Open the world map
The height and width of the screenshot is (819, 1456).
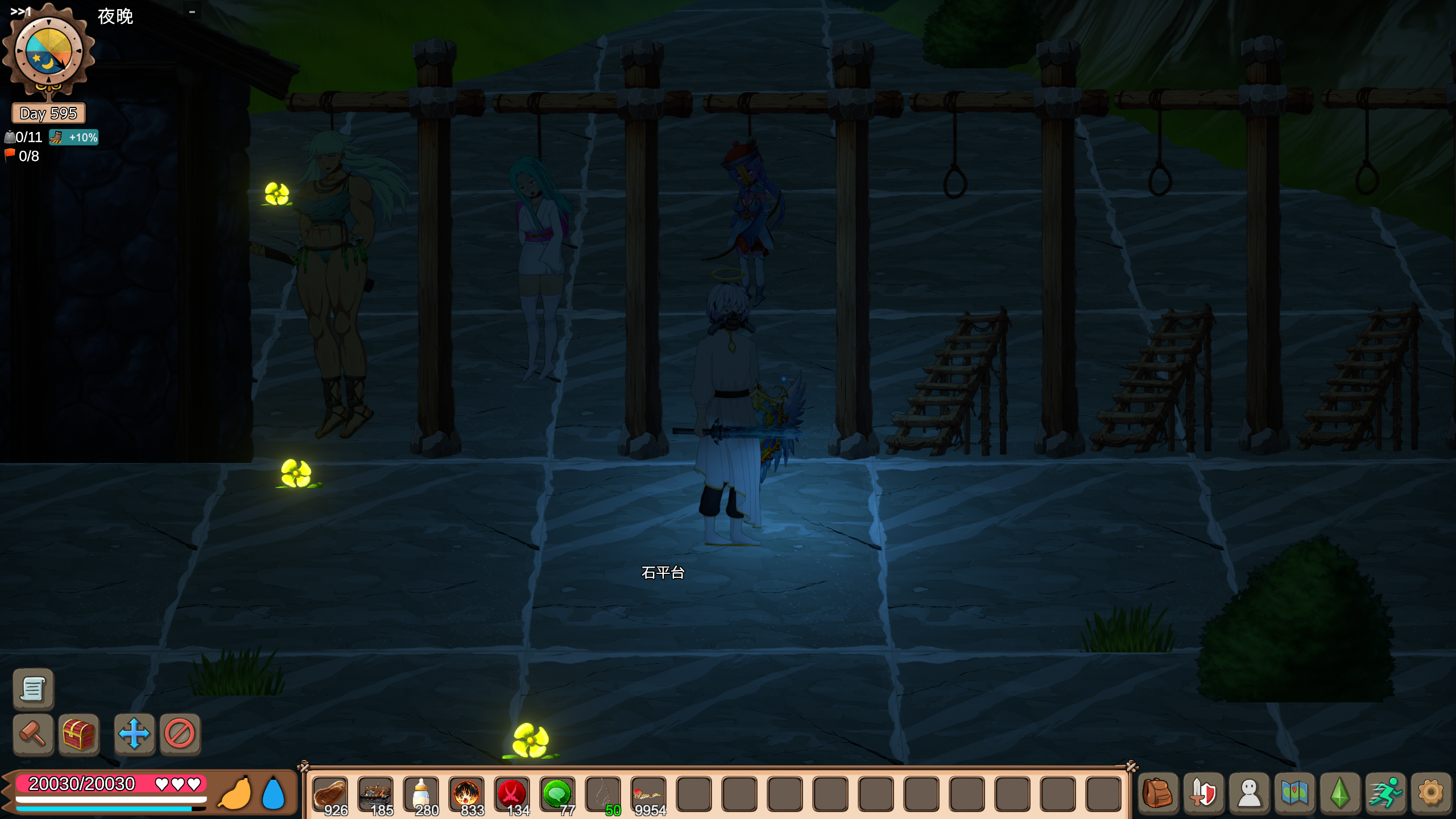tap(1293, 794)
